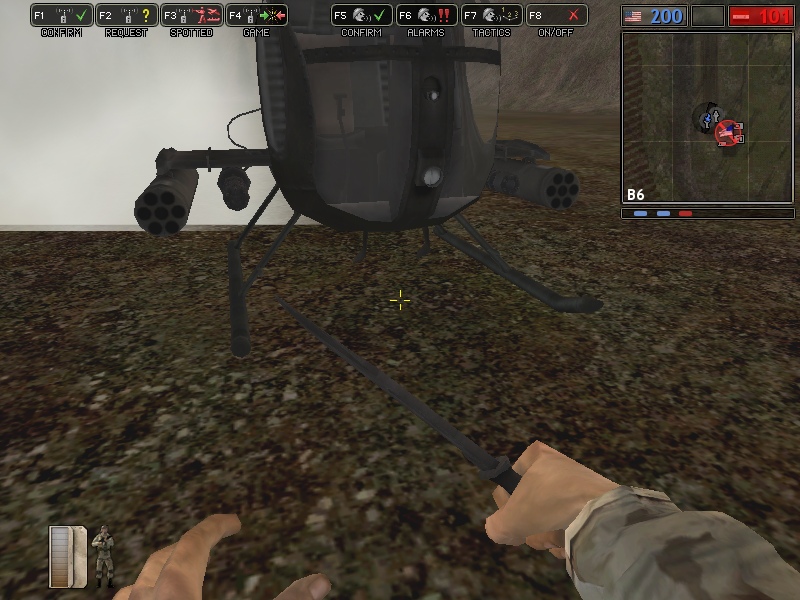Choose the F3 Spotted radio command

pyautogui.click(x=192, y=16)
